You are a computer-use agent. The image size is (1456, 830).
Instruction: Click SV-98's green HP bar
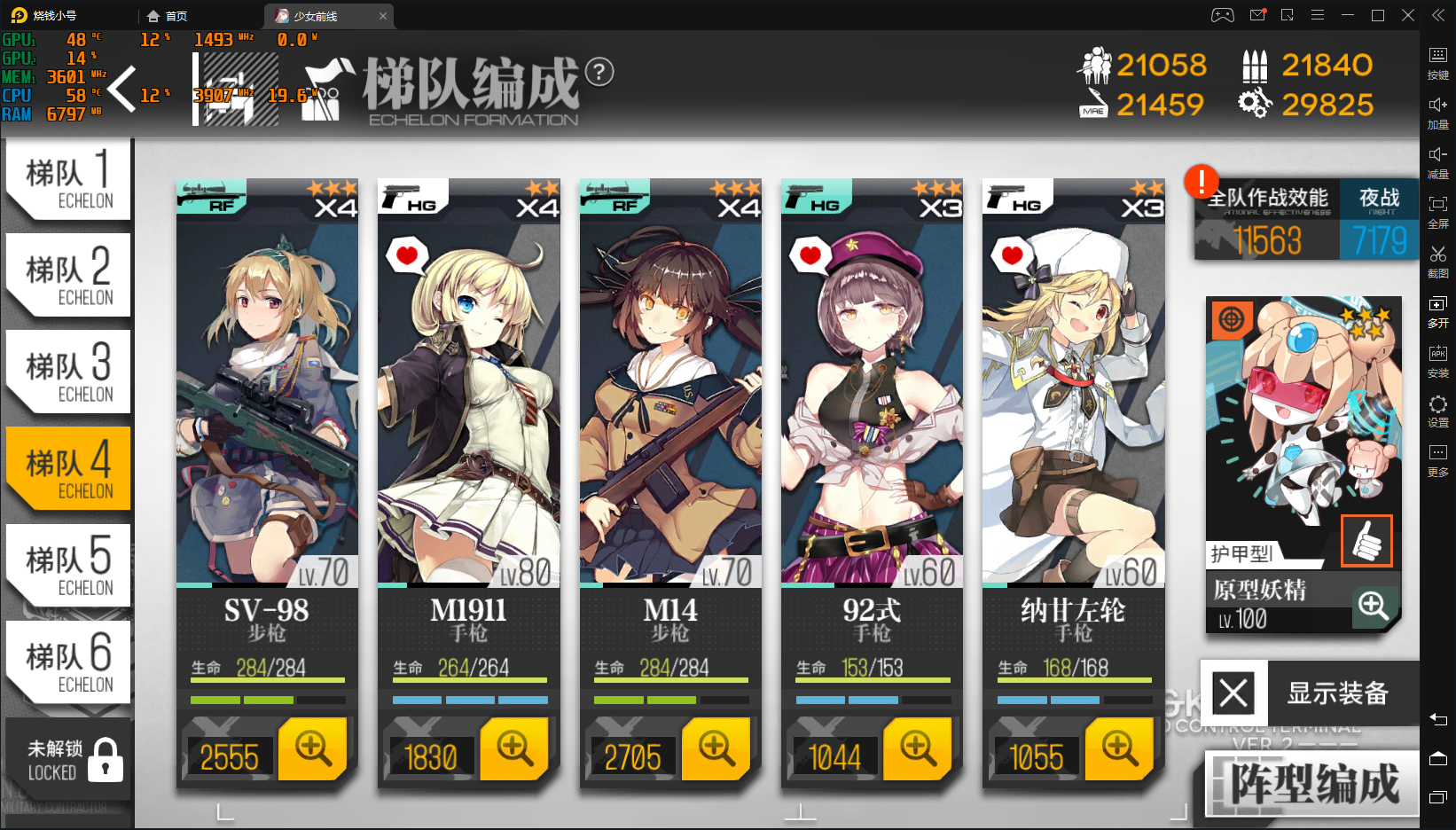266,682
